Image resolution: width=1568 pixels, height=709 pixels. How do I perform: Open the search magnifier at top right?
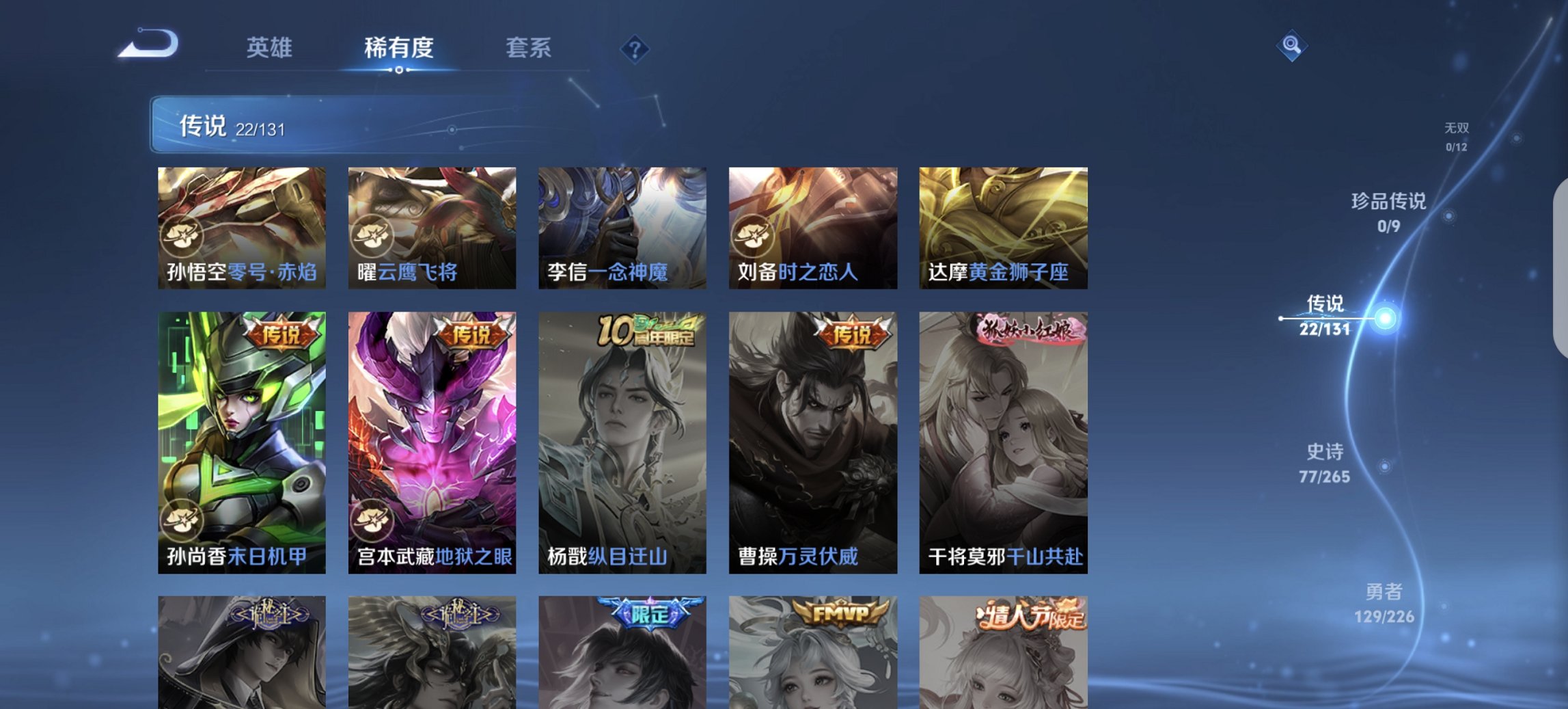[x=1291, y=47]
